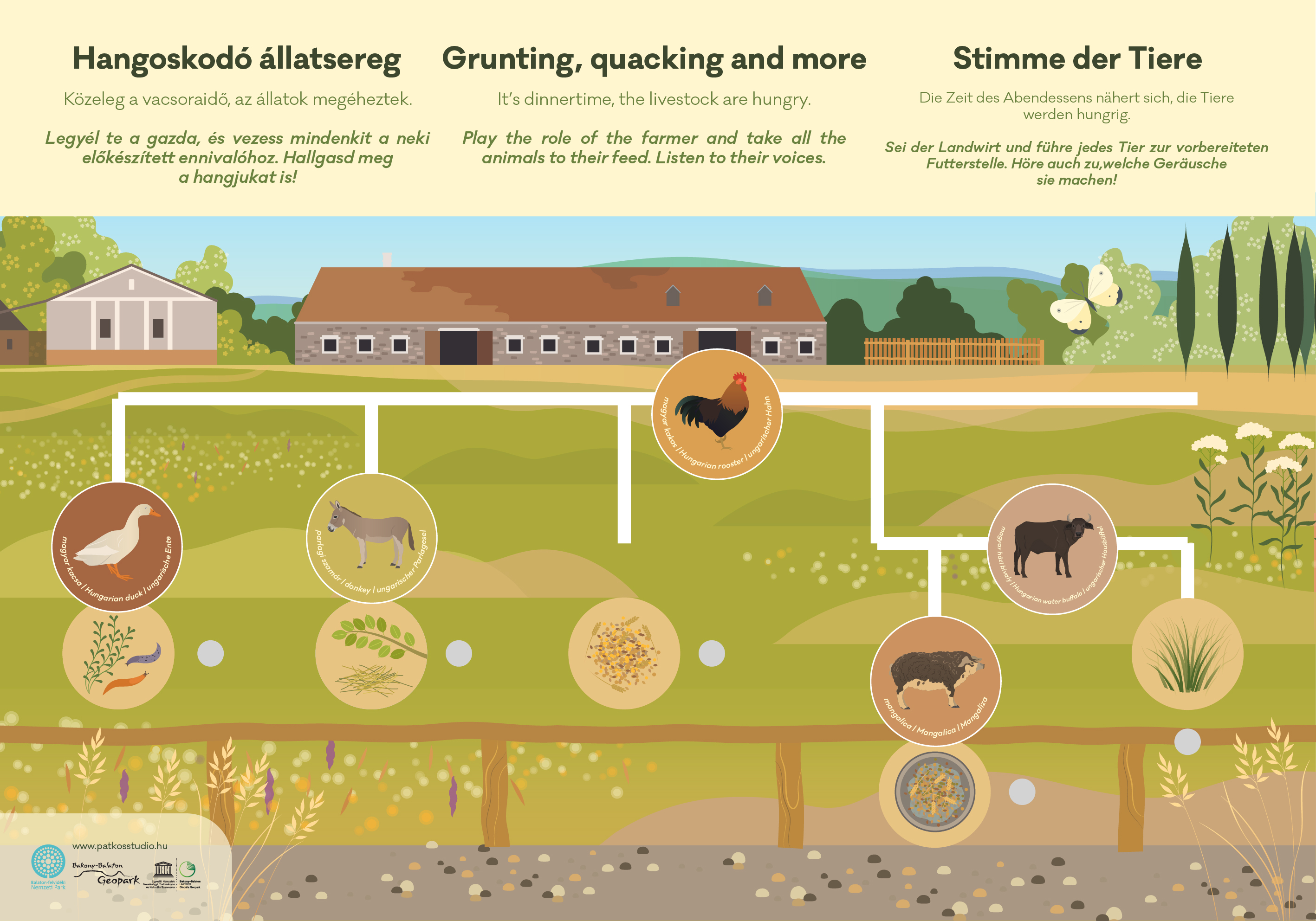This screenshot has height=921, width=1316.
Task: Choose the donkey animal token
Action: coord(372,538)
